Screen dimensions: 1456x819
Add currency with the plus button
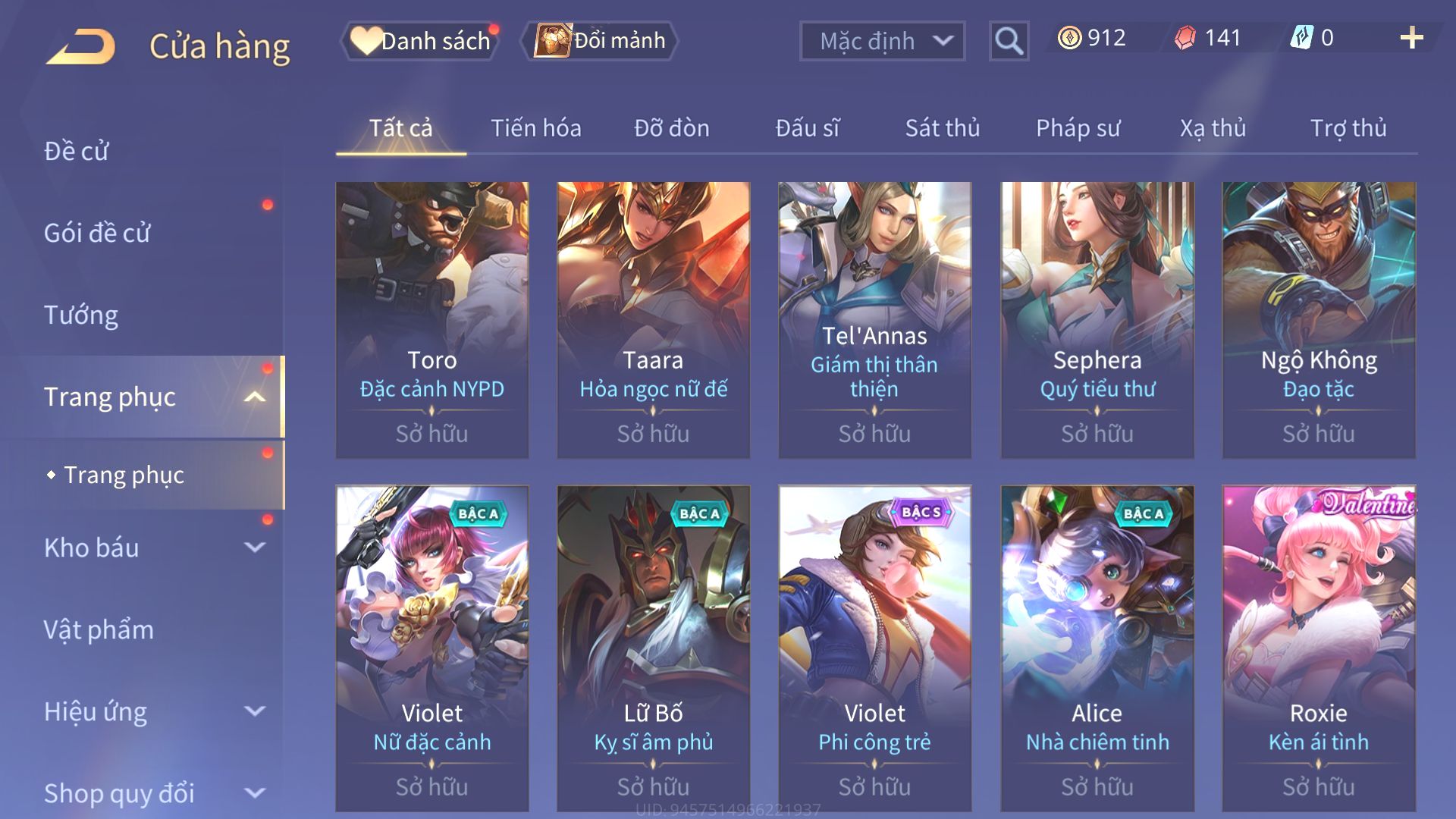(1411, 38)
